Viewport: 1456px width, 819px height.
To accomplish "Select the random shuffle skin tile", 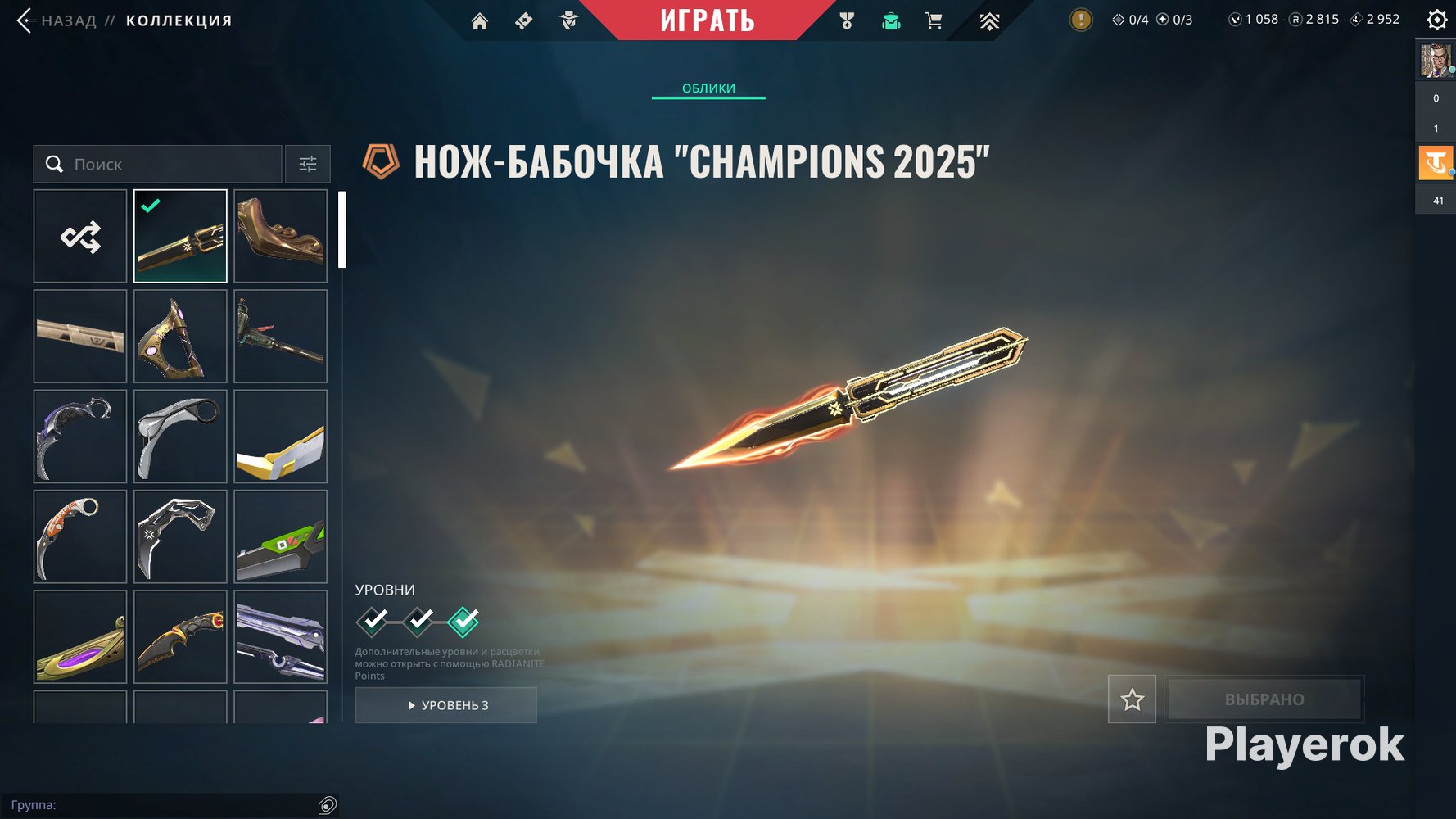I will [80, 237].
